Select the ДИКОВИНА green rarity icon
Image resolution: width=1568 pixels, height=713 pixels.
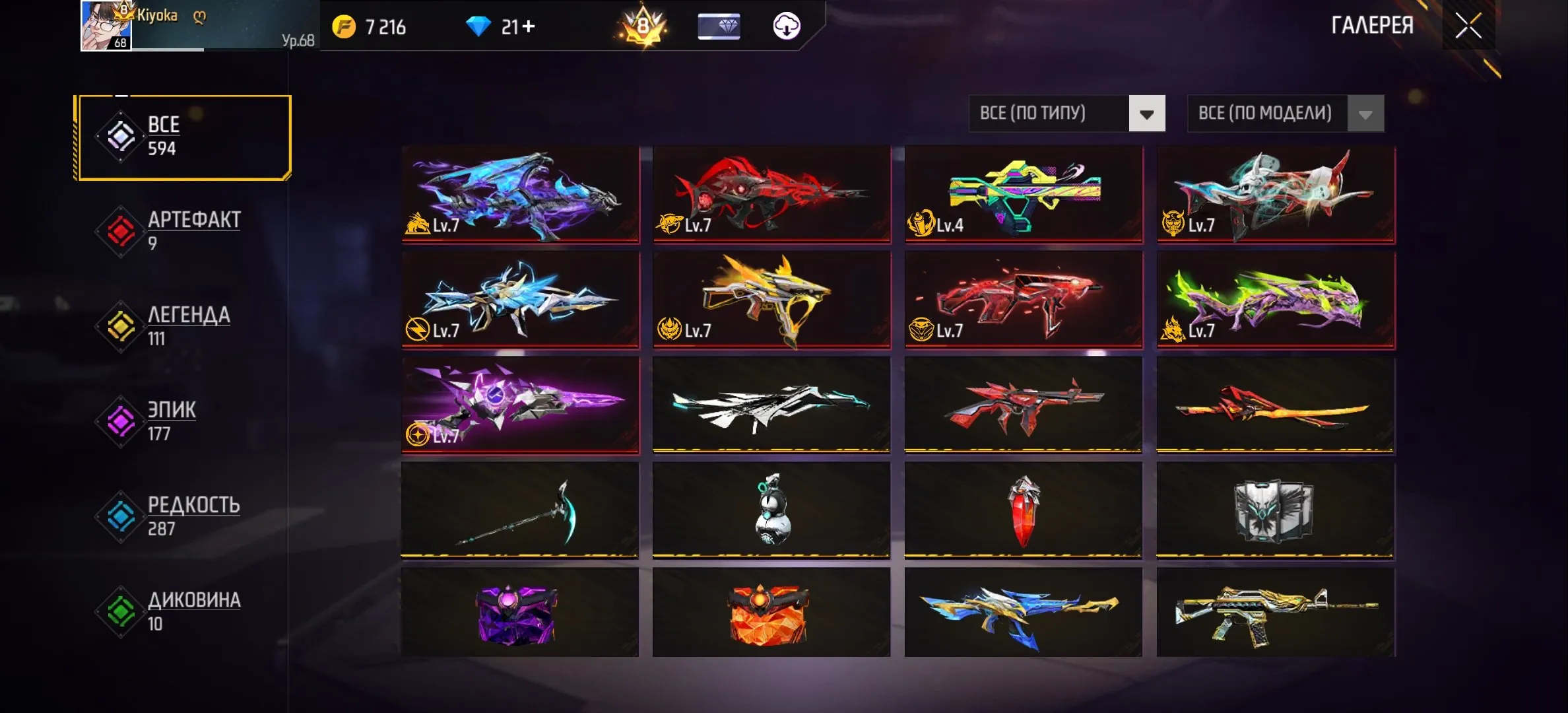tap(120, 607)
